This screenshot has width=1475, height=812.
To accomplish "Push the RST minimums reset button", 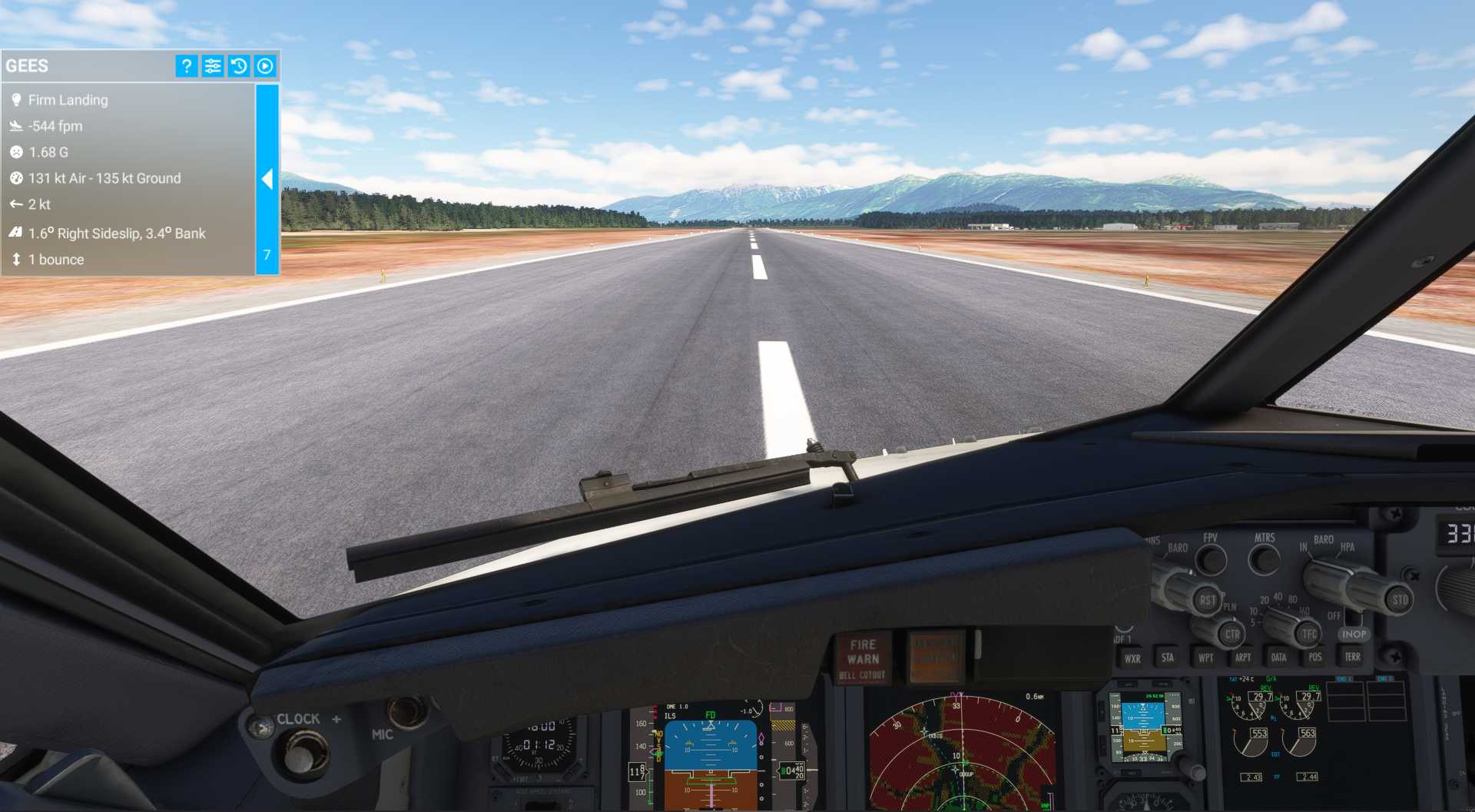I will (x=1208, y=600).
